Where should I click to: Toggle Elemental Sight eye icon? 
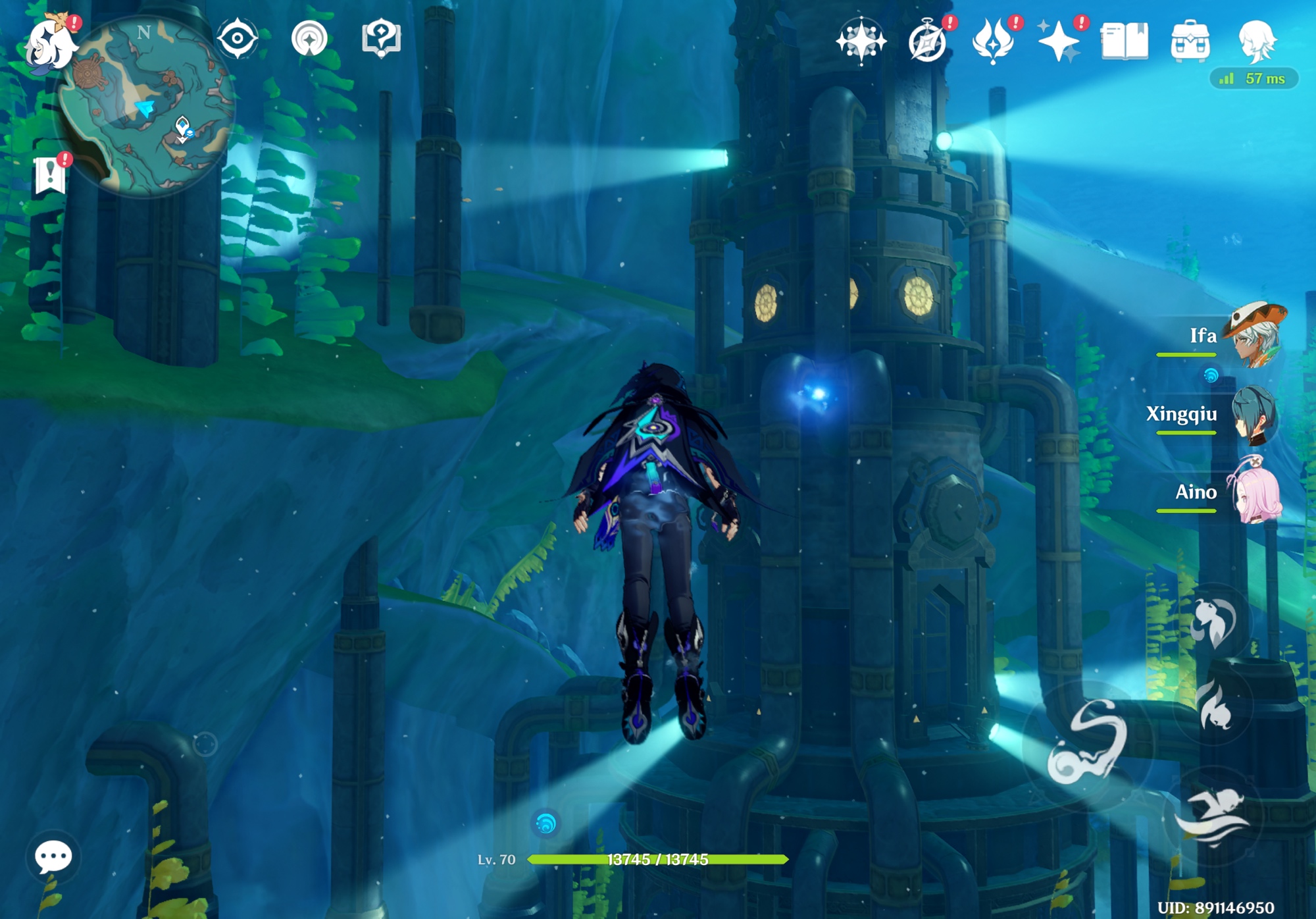[238, 38]
